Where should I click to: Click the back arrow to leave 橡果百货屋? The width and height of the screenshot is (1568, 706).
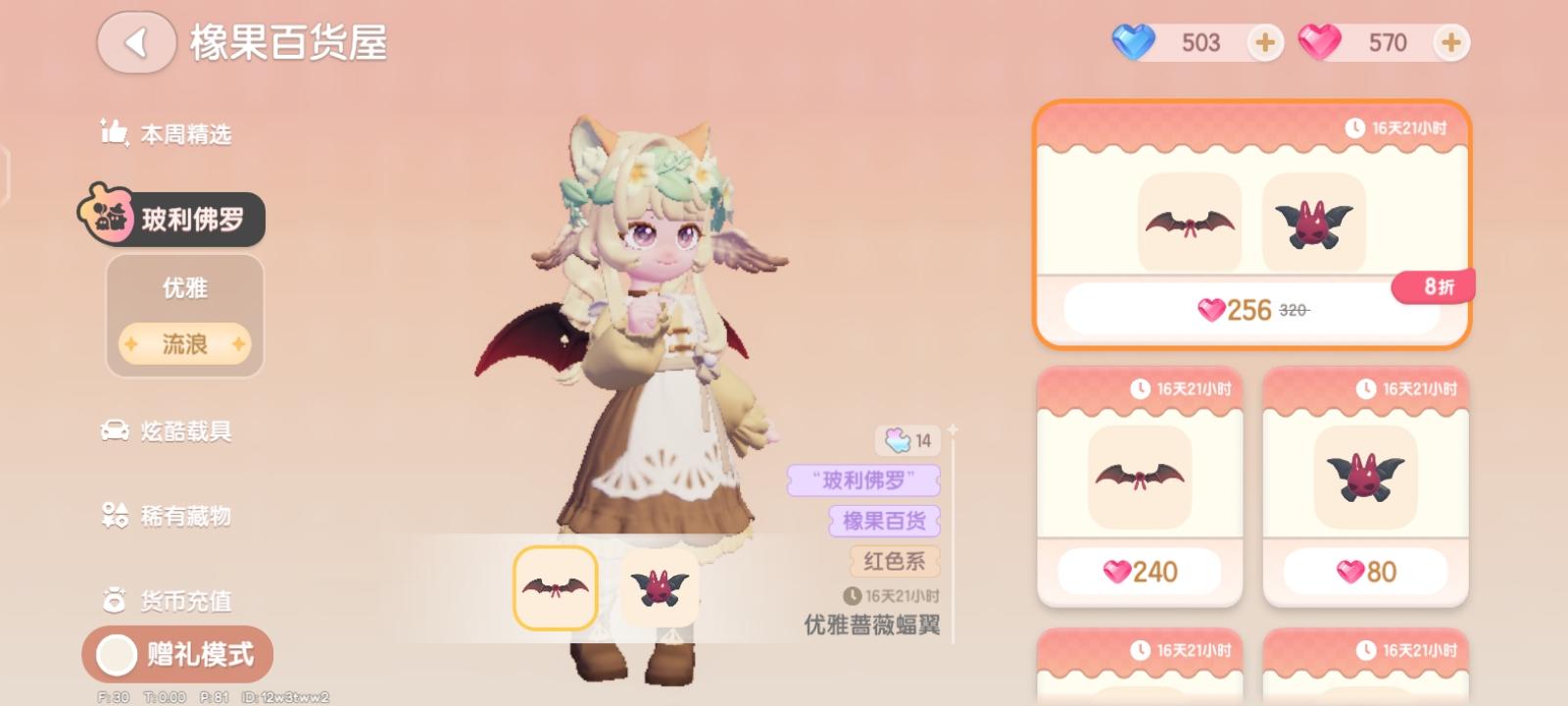pos(135,44)
